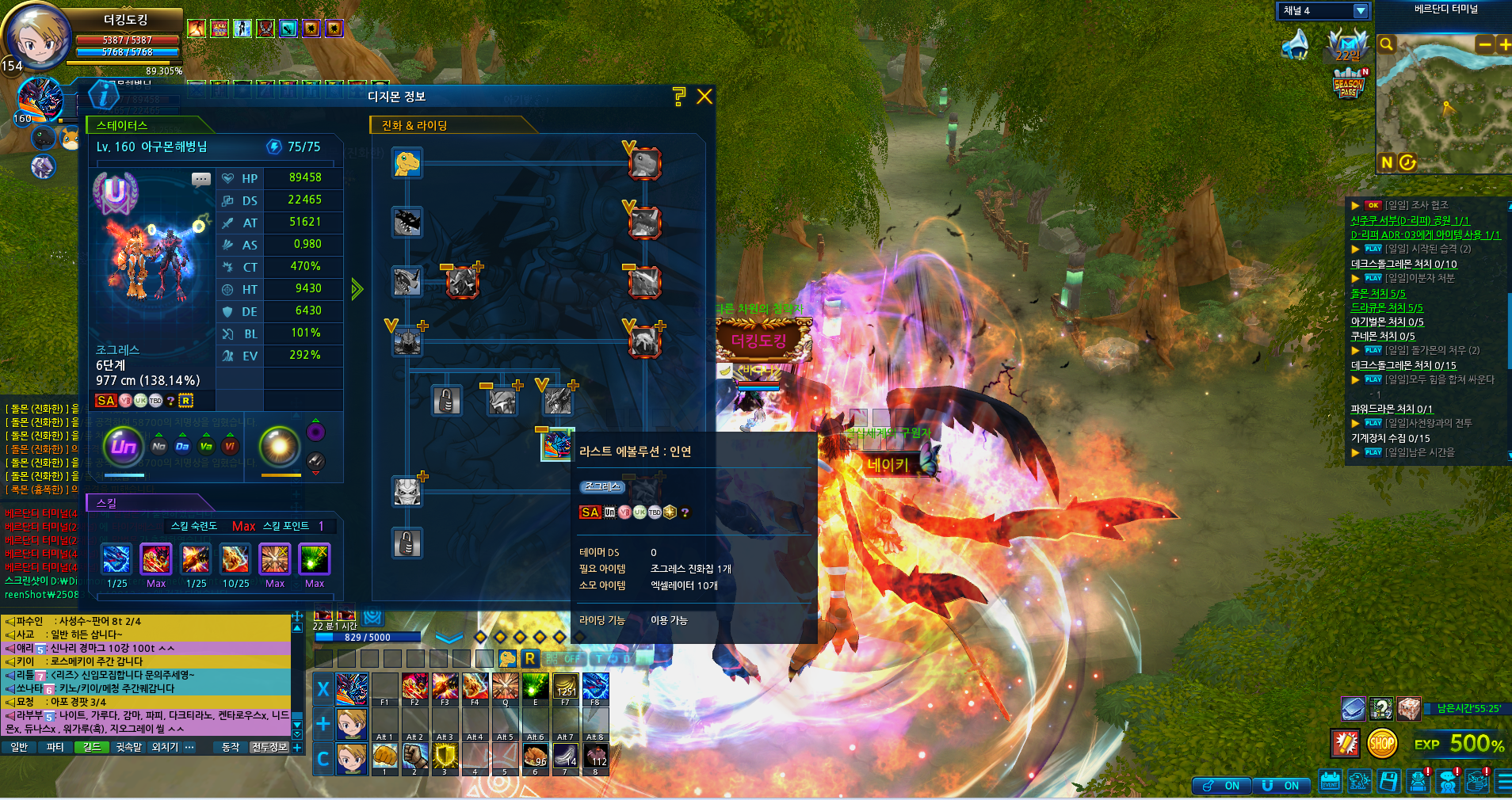Close the 디지몬 정보 window
Screen dimensions: 1512x800
[704, 97]
